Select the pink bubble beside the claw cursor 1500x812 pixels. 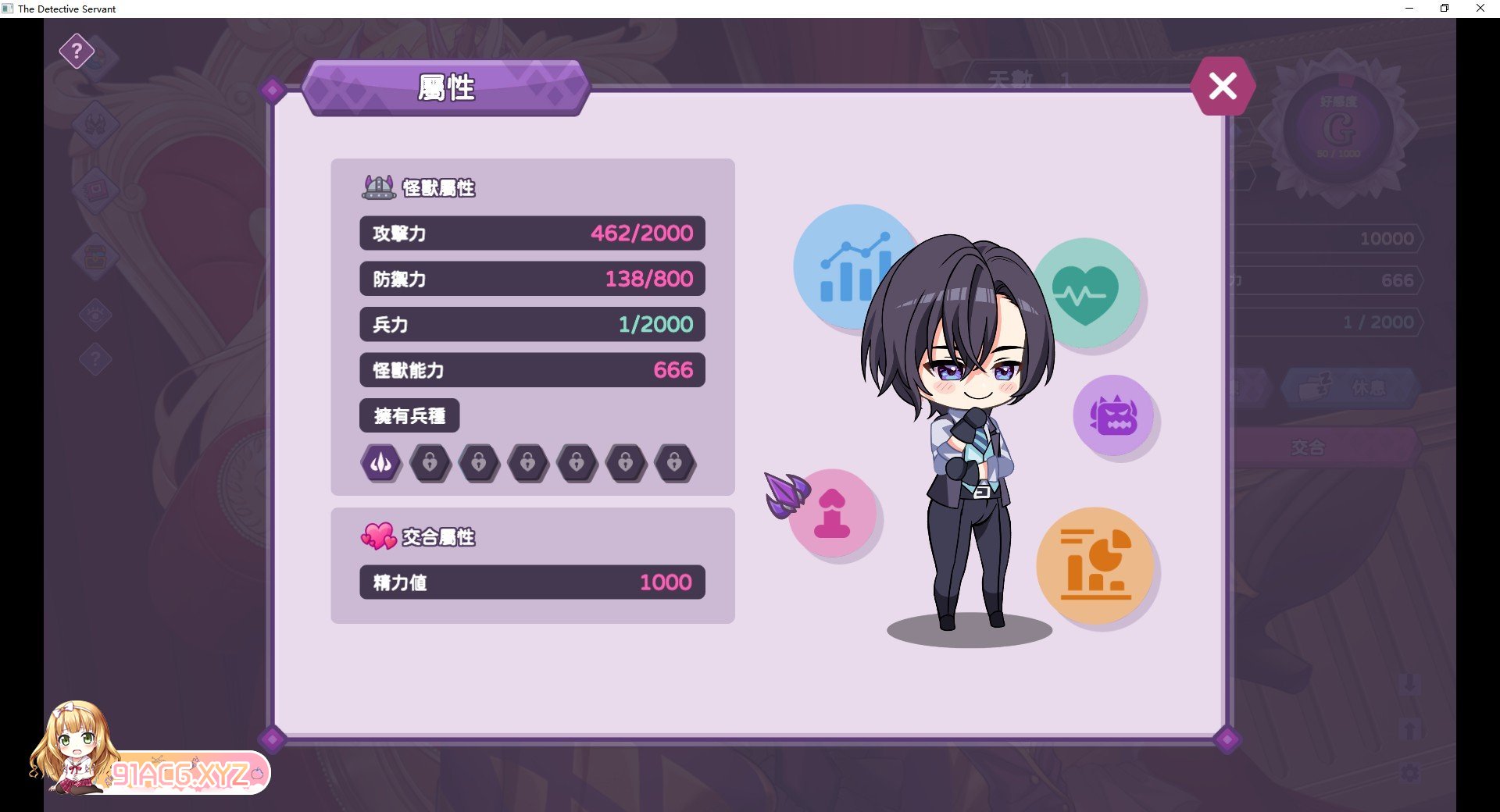click(834, 514)
